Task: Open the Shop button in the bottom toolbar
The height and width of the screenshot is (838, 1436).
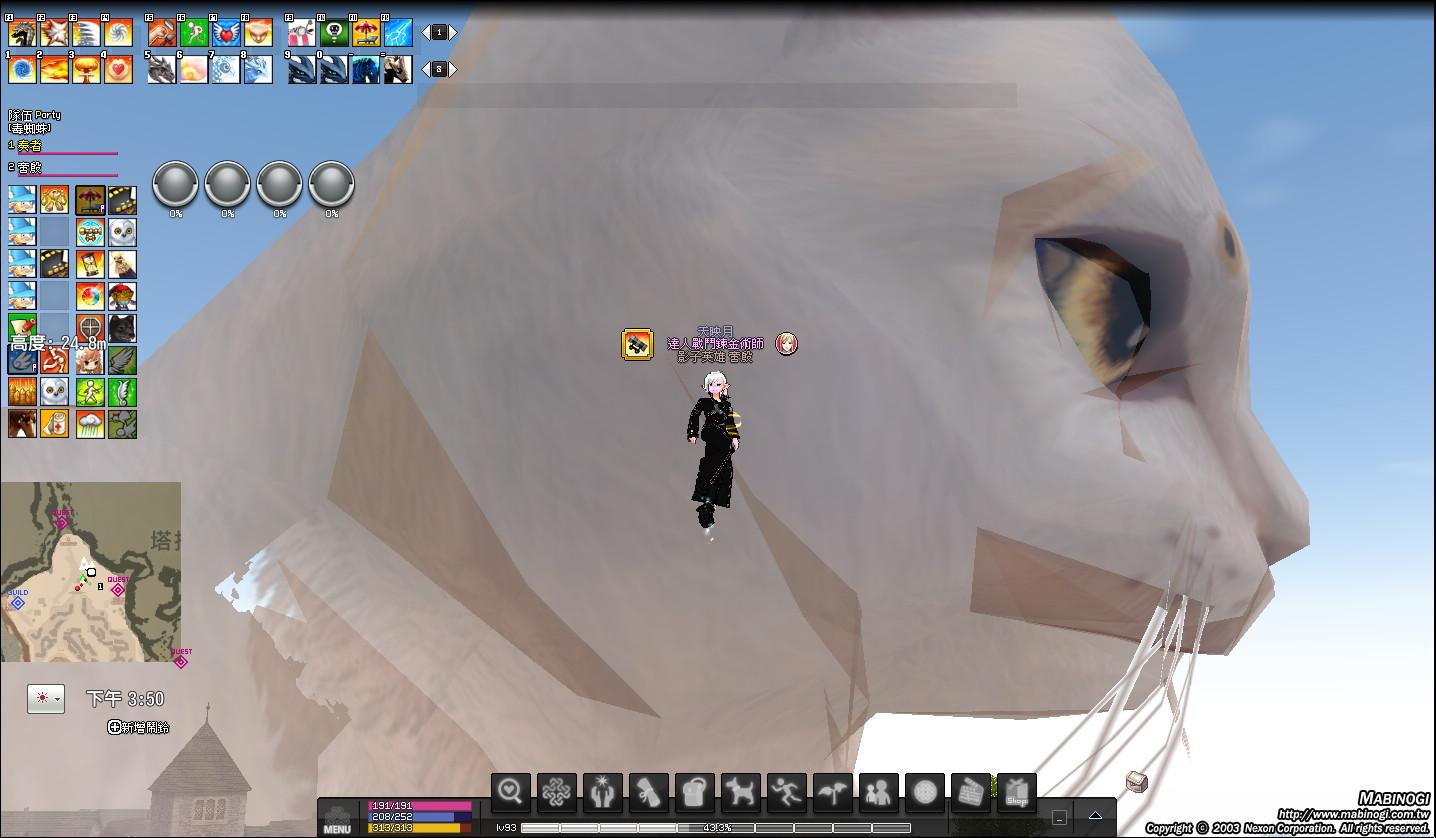Action: pyautogui.click(x=1017, y=793)
